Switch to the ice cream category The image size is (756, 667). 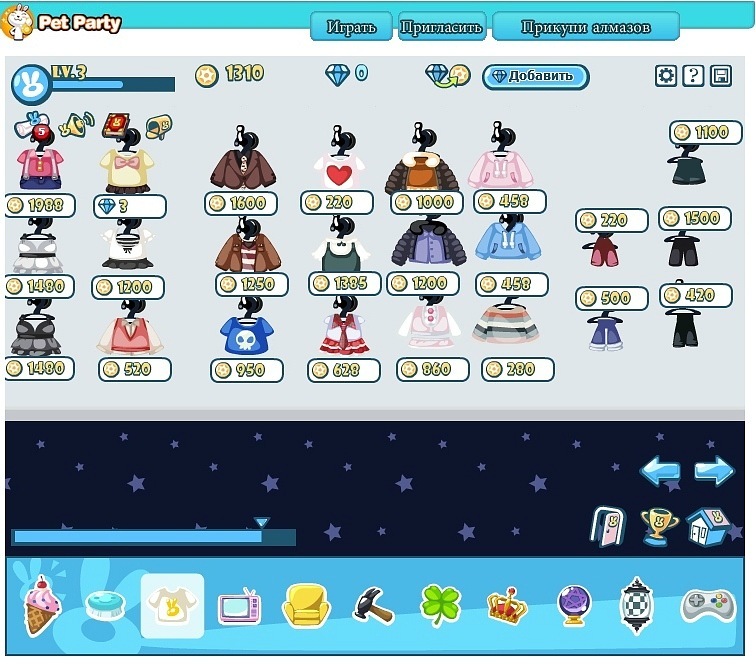pos(42,604)
